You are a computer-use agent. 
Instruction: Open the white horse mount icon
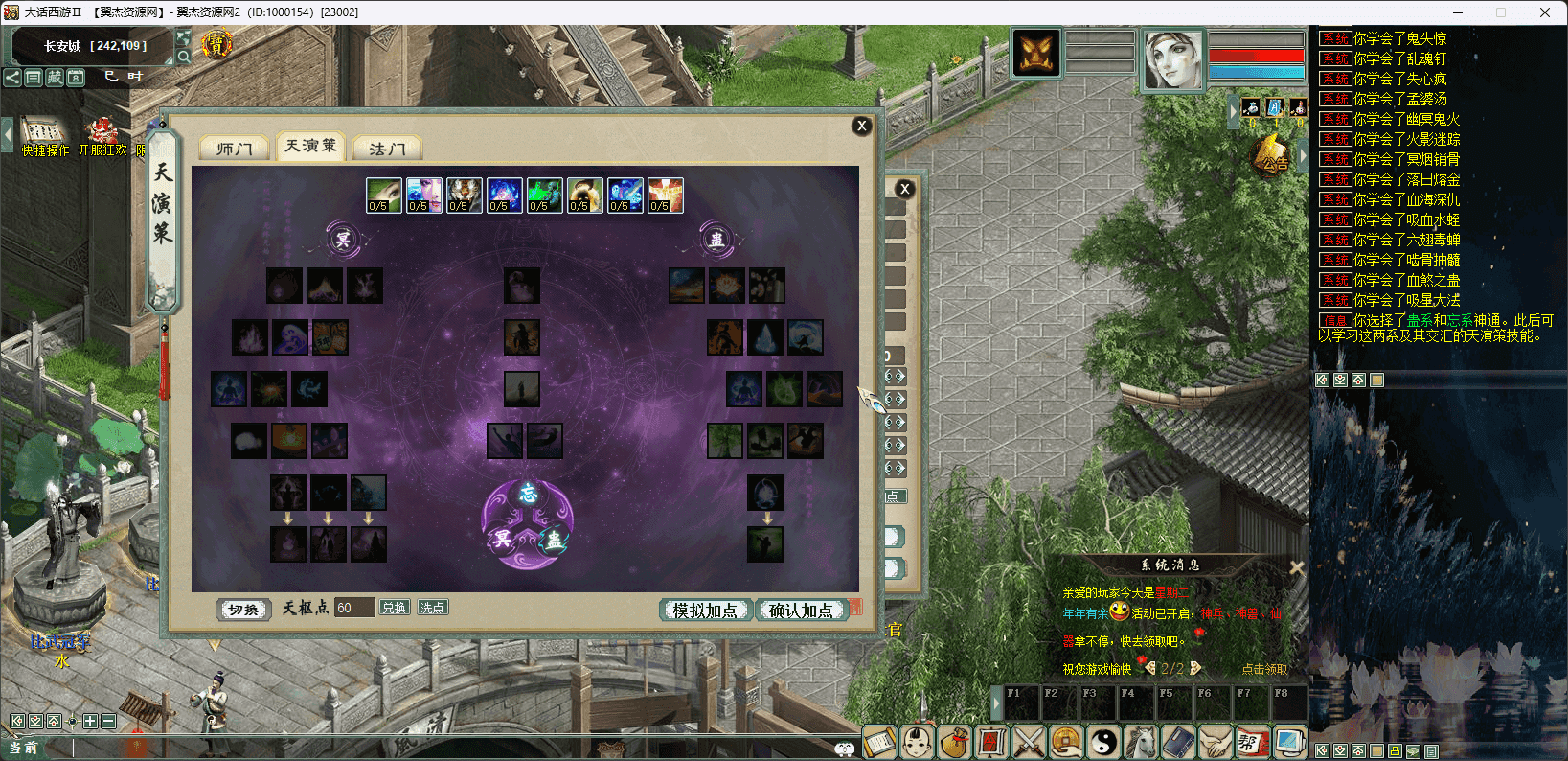tap(1140, 742)
